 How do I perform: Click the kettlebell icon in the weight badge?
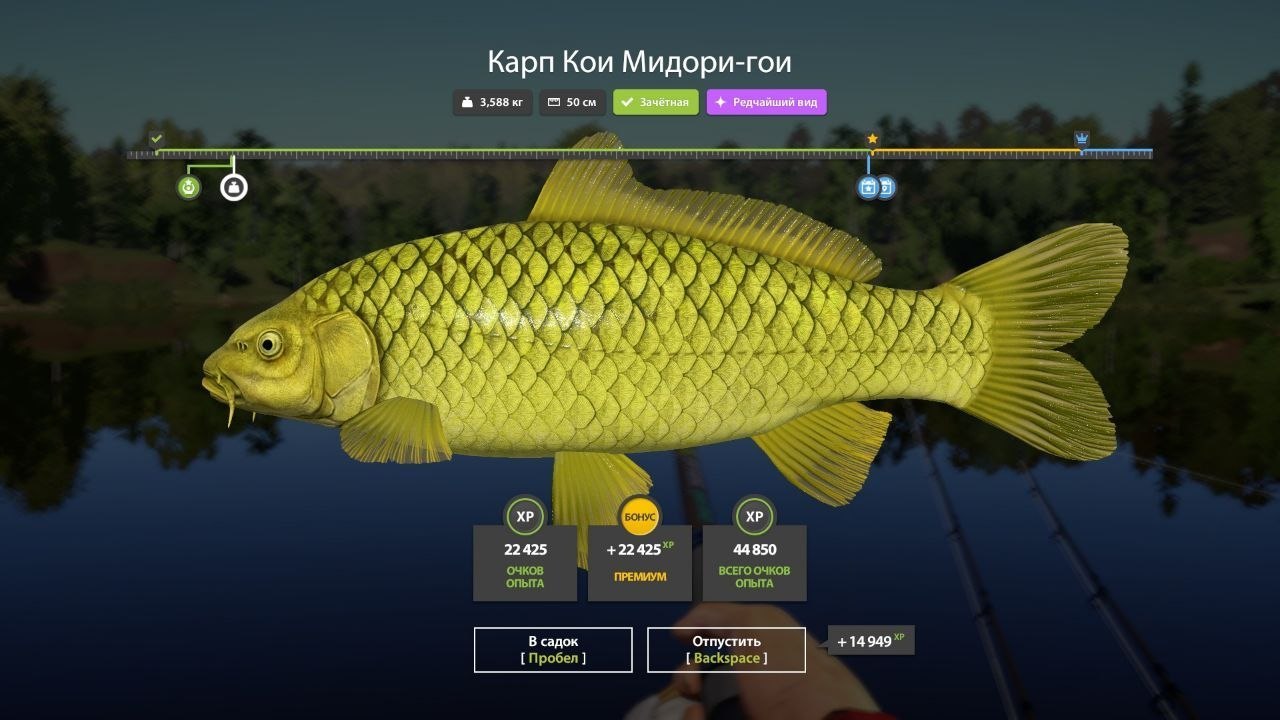[x=466, y=101]
